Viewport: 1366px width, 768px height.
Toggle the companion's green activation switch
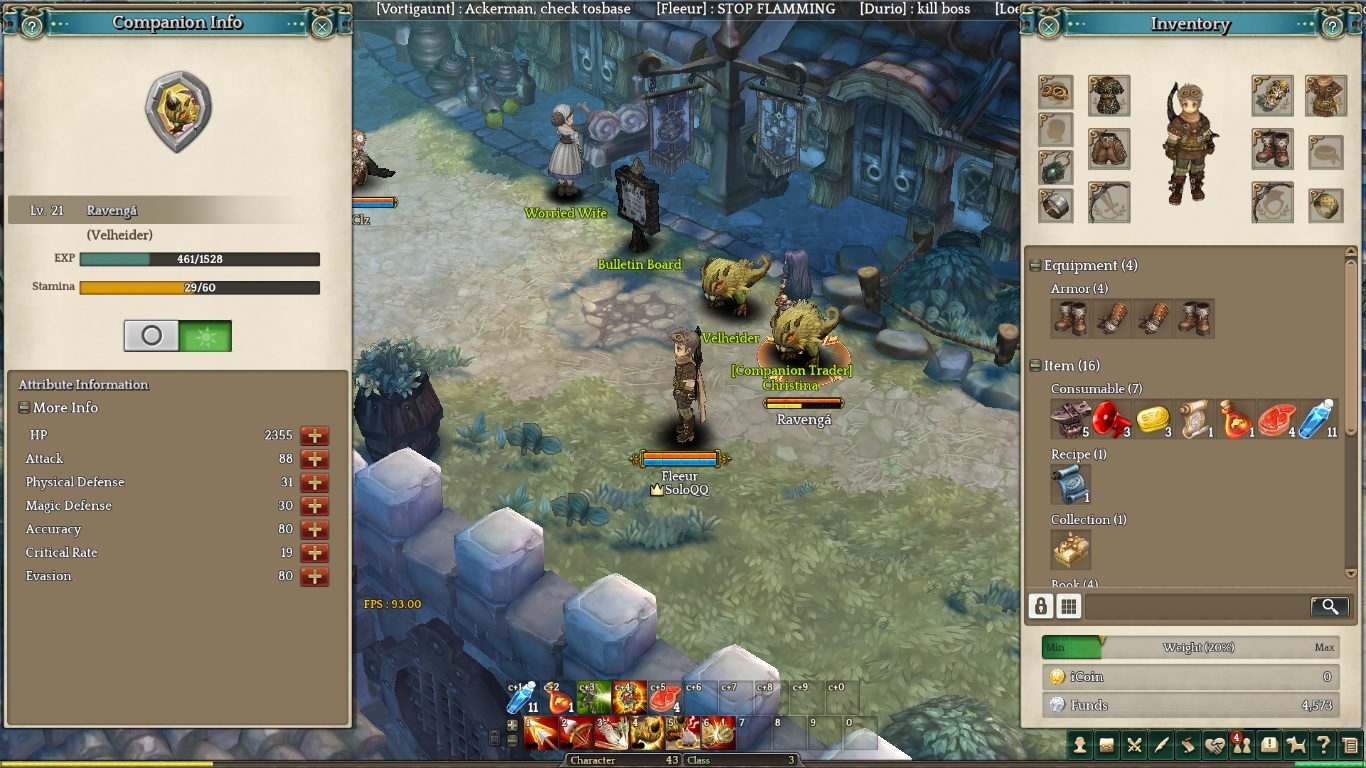(x=205, y=336)
